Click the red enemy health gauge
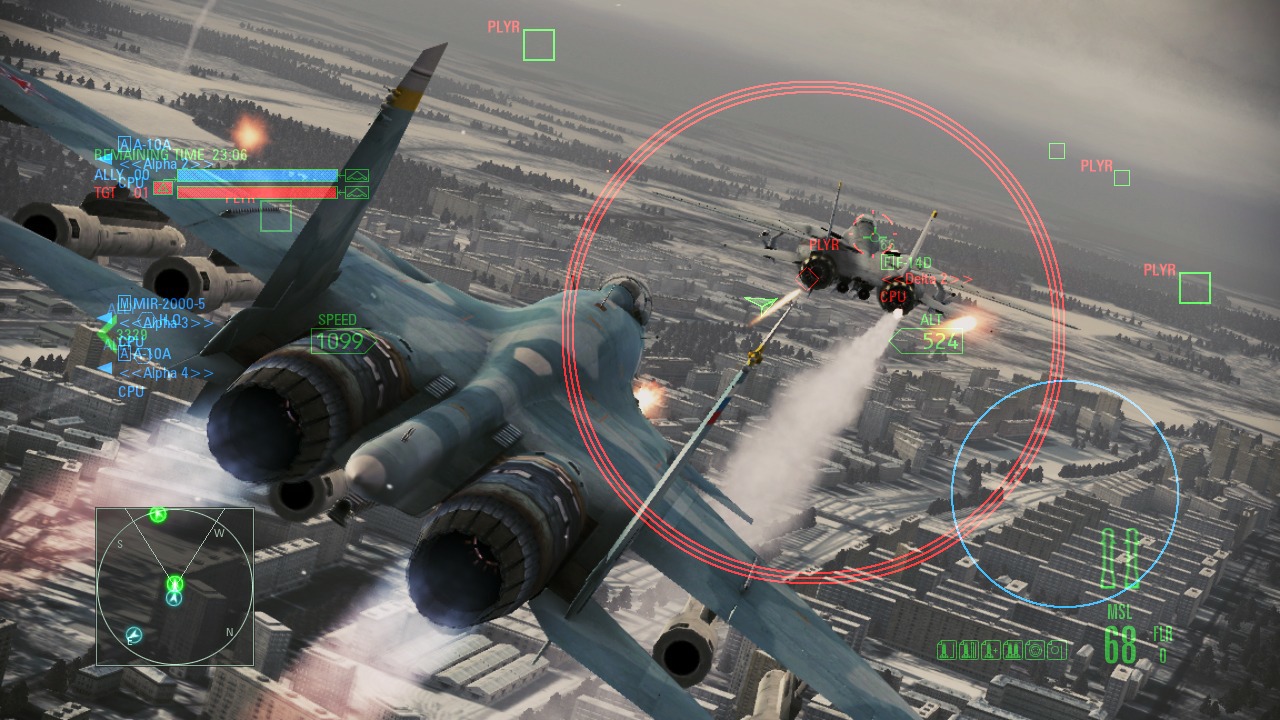The width and height of the screenshot is (1280, 720). pos(257,191)
